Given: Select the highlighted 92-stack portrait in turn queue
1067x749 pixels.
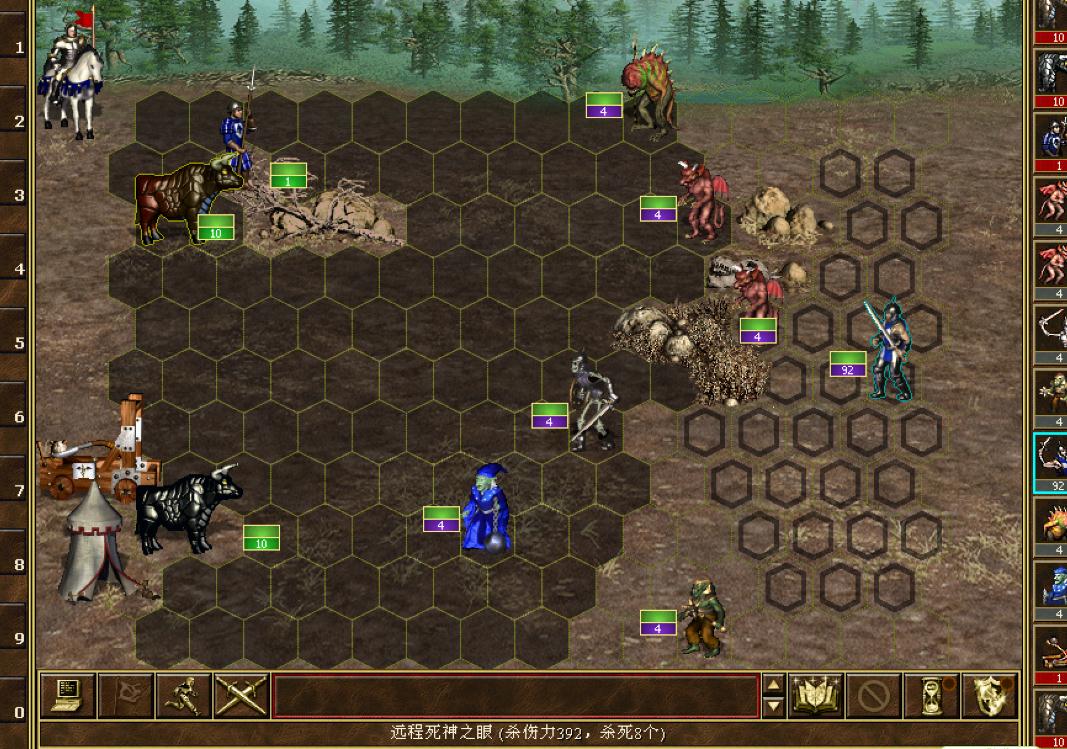Looking at the screenshot, I should click(x=1050, y=462).
